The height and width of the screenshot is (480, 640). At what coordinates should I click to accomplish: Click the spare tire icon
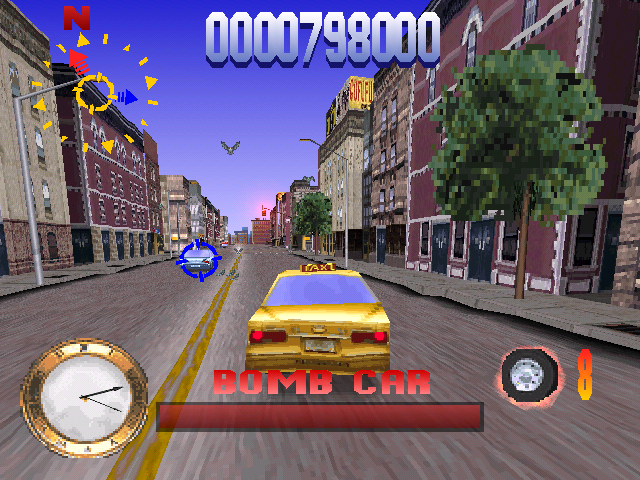(x=529, y=375)
